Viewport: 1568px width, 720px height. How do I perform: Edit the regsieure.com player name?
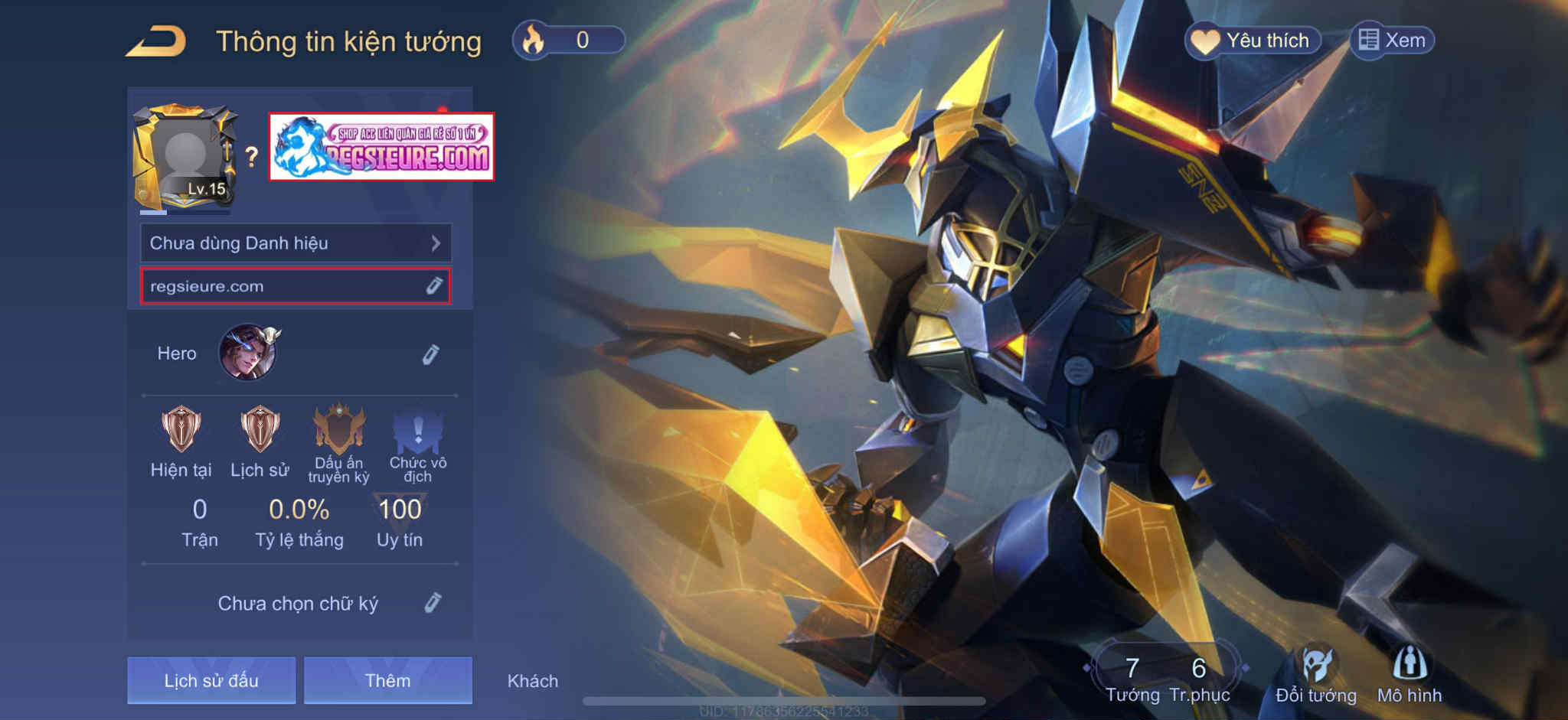tap(433, 286)
